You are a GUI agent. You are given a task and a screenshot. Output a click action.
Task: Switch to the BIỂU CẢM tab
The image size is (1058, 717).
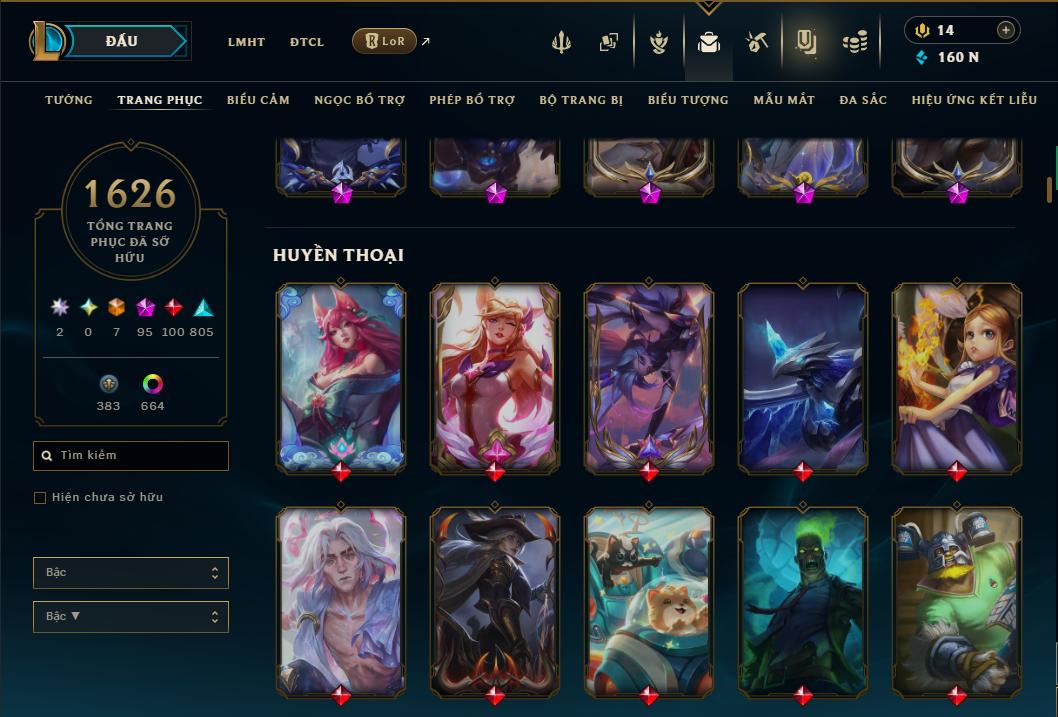point(258,100)
